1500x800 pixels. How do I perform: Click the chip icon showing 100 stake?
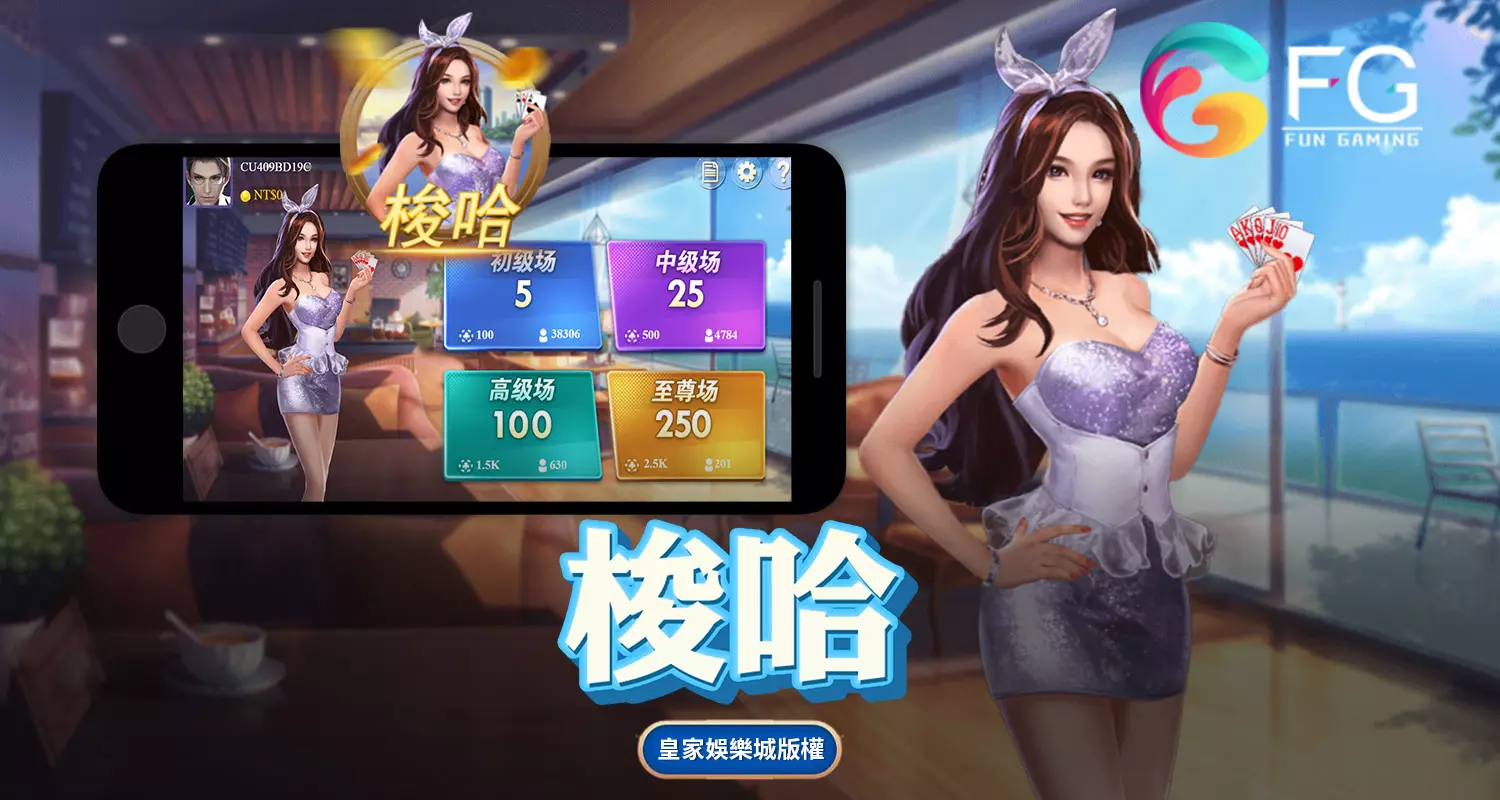[x=467, y=336]
